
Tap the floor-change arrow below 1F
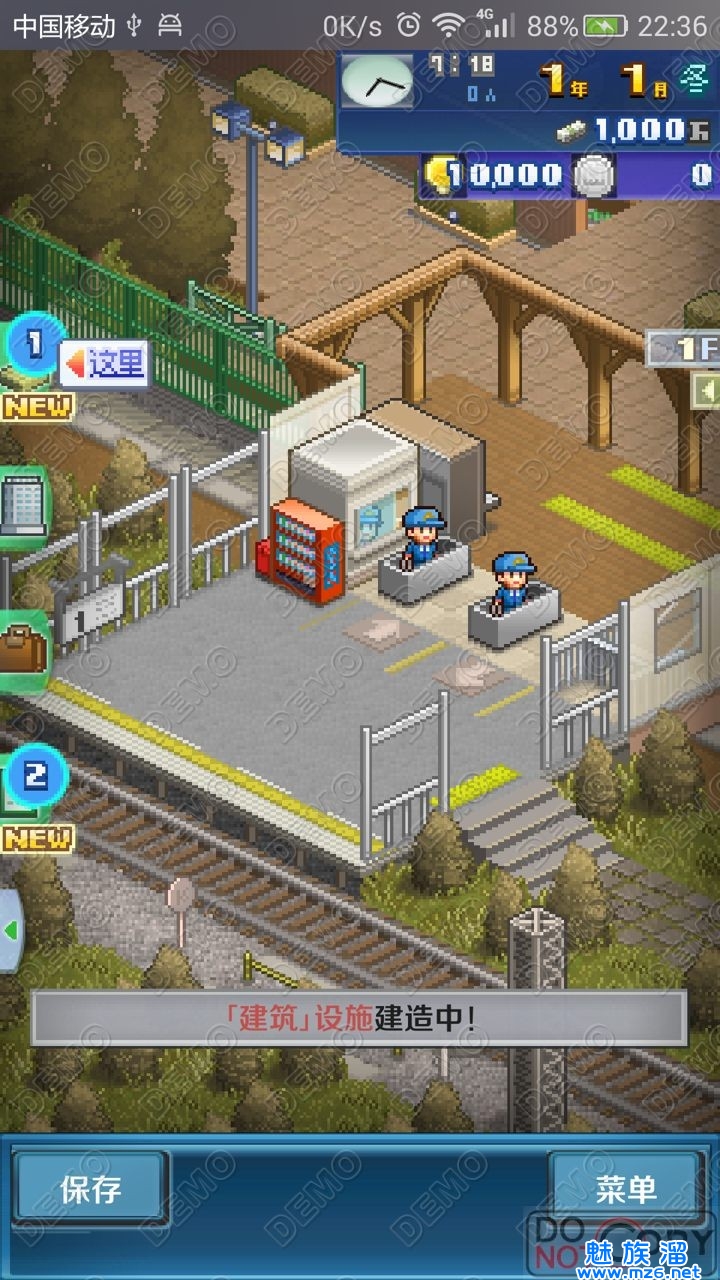coord(706,389)
